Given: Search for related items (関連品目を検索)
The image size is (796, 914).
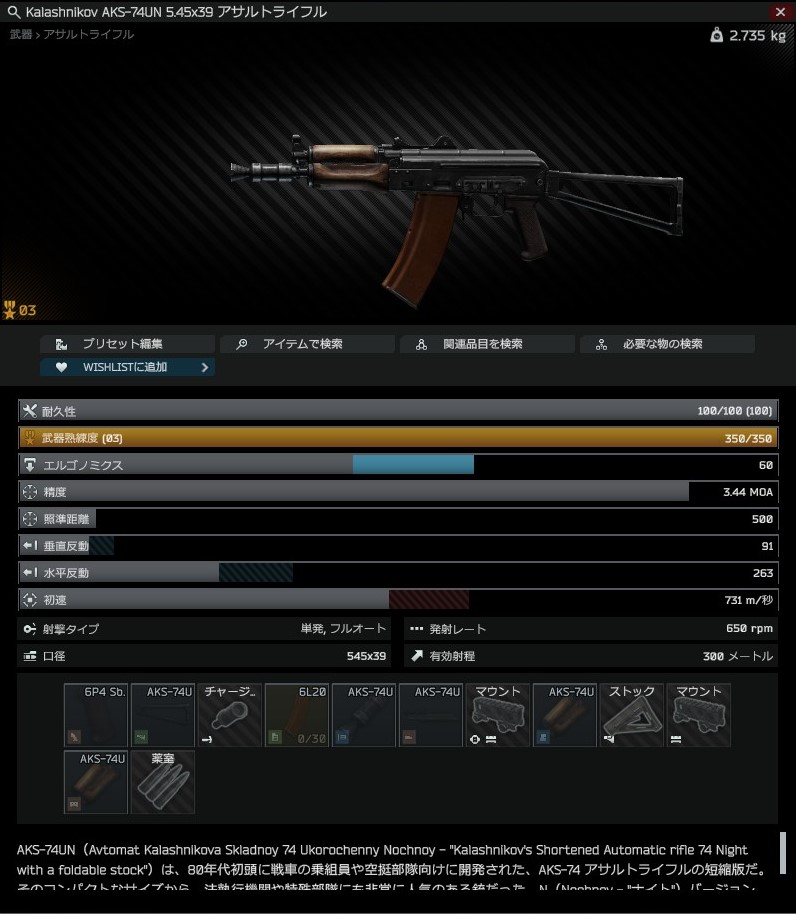Looking at the screenshot, I should (487, 344).
